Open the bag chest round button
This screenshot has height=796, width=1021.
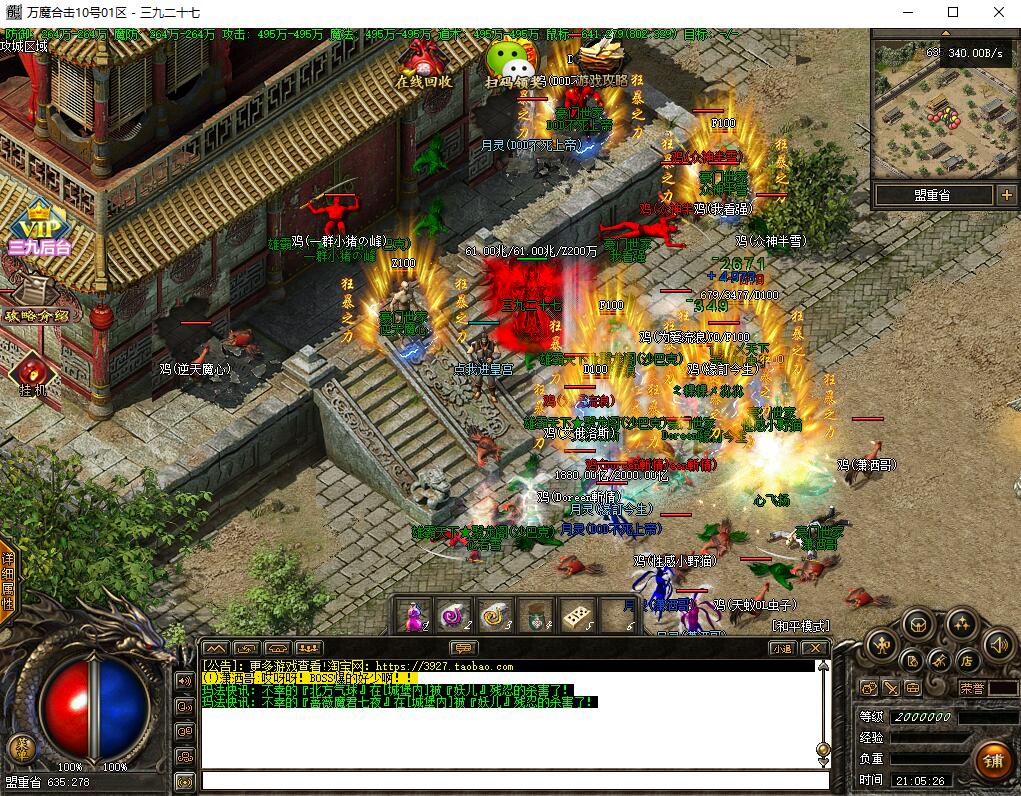click(x=920, y=625)
